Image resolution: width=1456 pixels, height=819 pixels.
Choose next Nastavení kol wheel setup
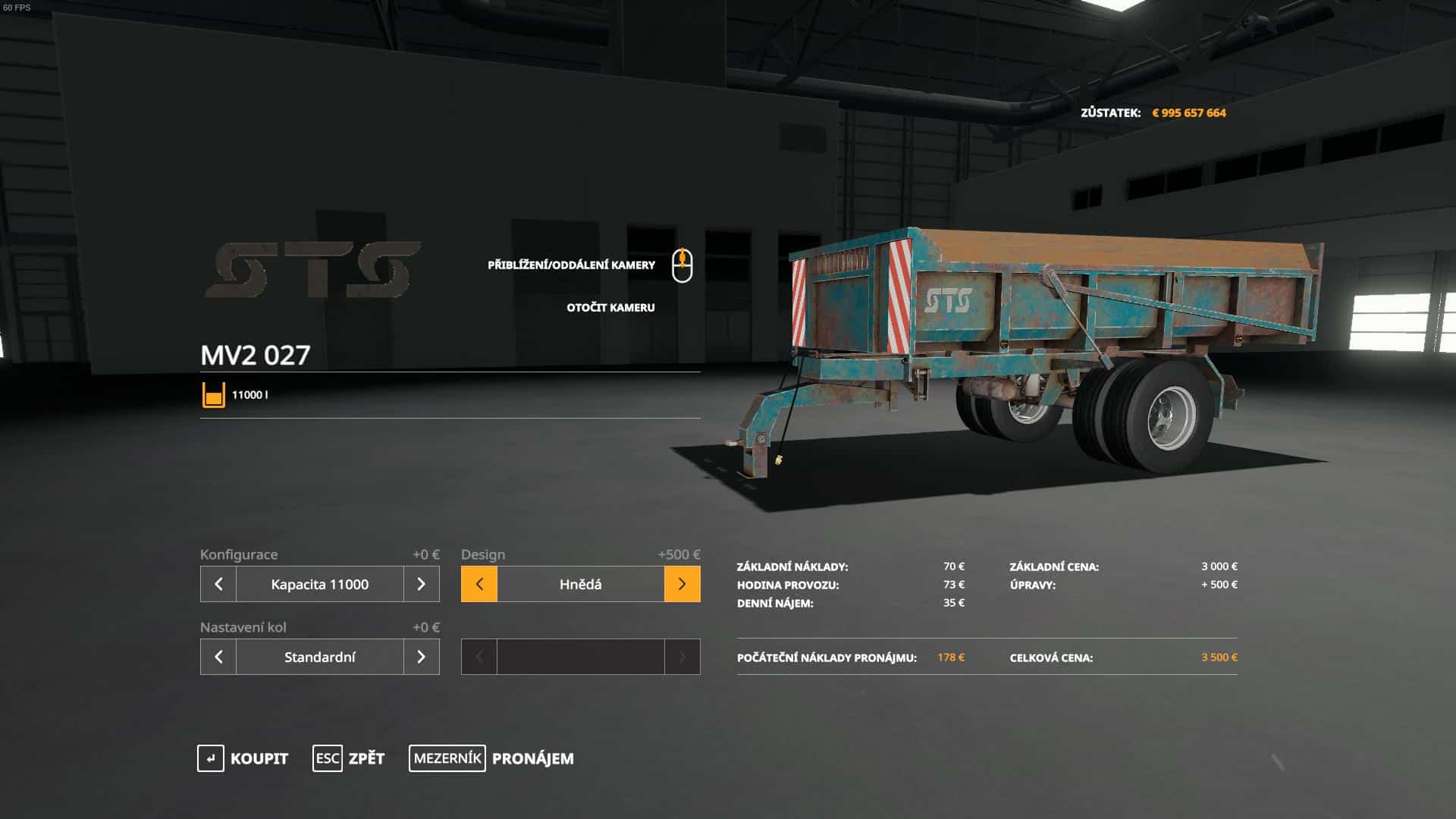click(422, 657)
